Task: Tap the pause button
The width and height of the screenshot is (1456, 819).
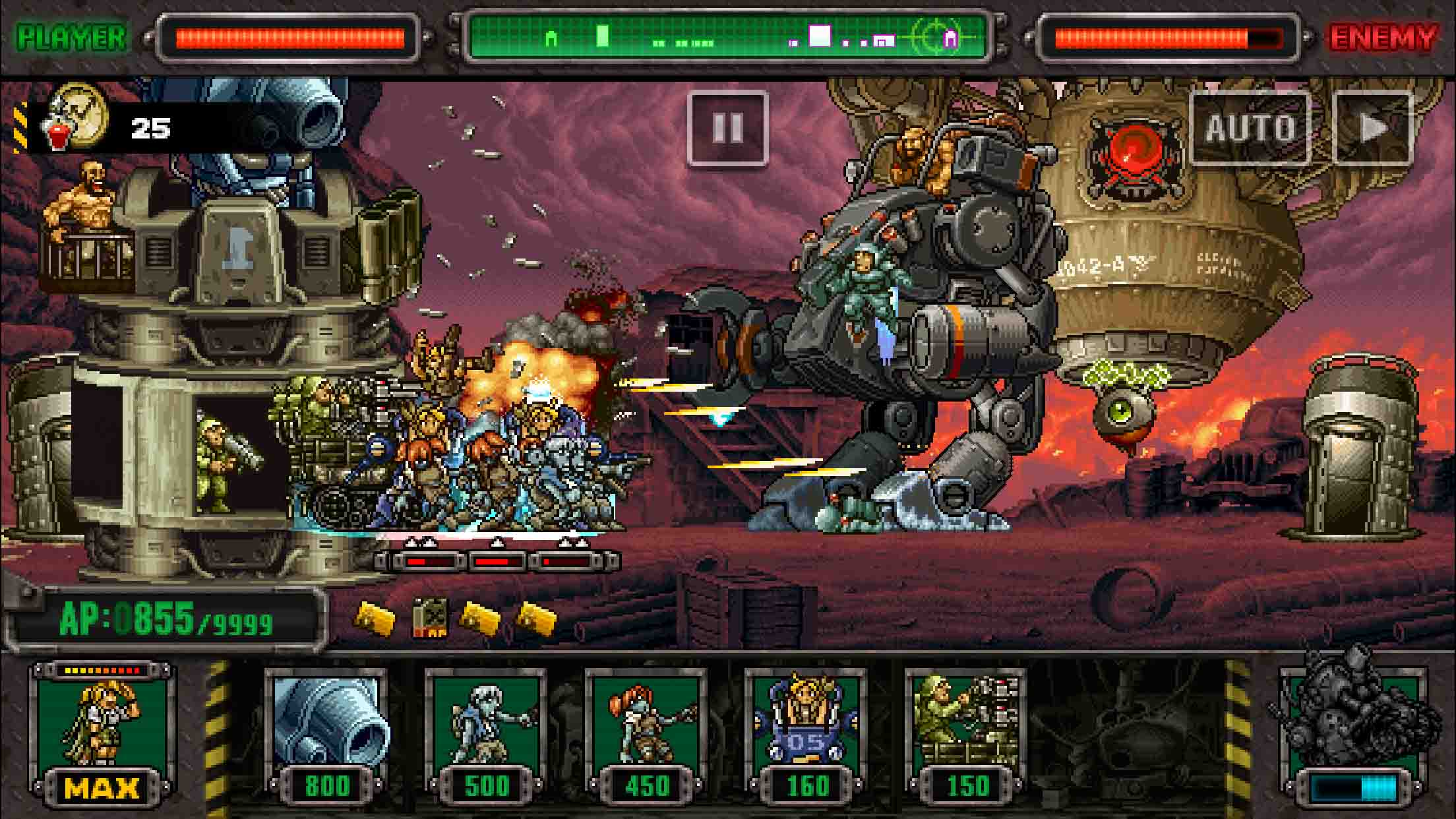Action: point(727,129)
